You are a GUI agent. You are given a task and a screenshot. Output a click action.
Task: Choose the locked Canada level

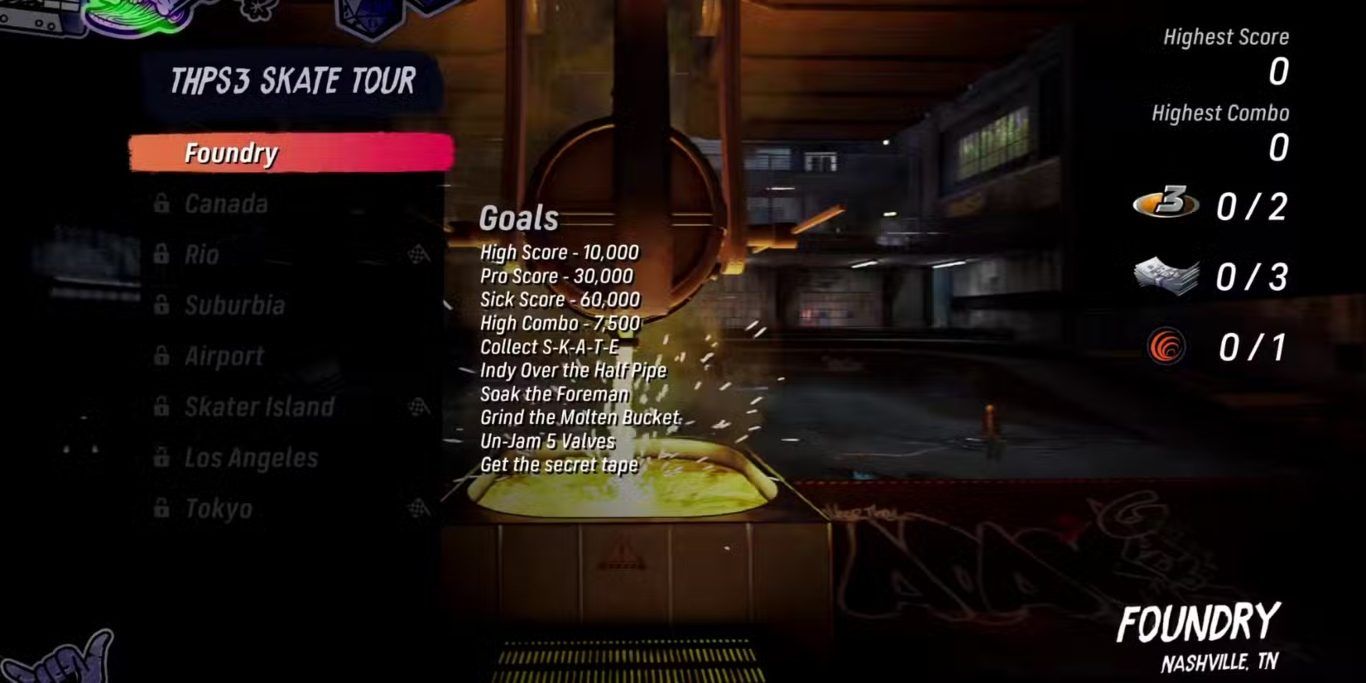226,204
